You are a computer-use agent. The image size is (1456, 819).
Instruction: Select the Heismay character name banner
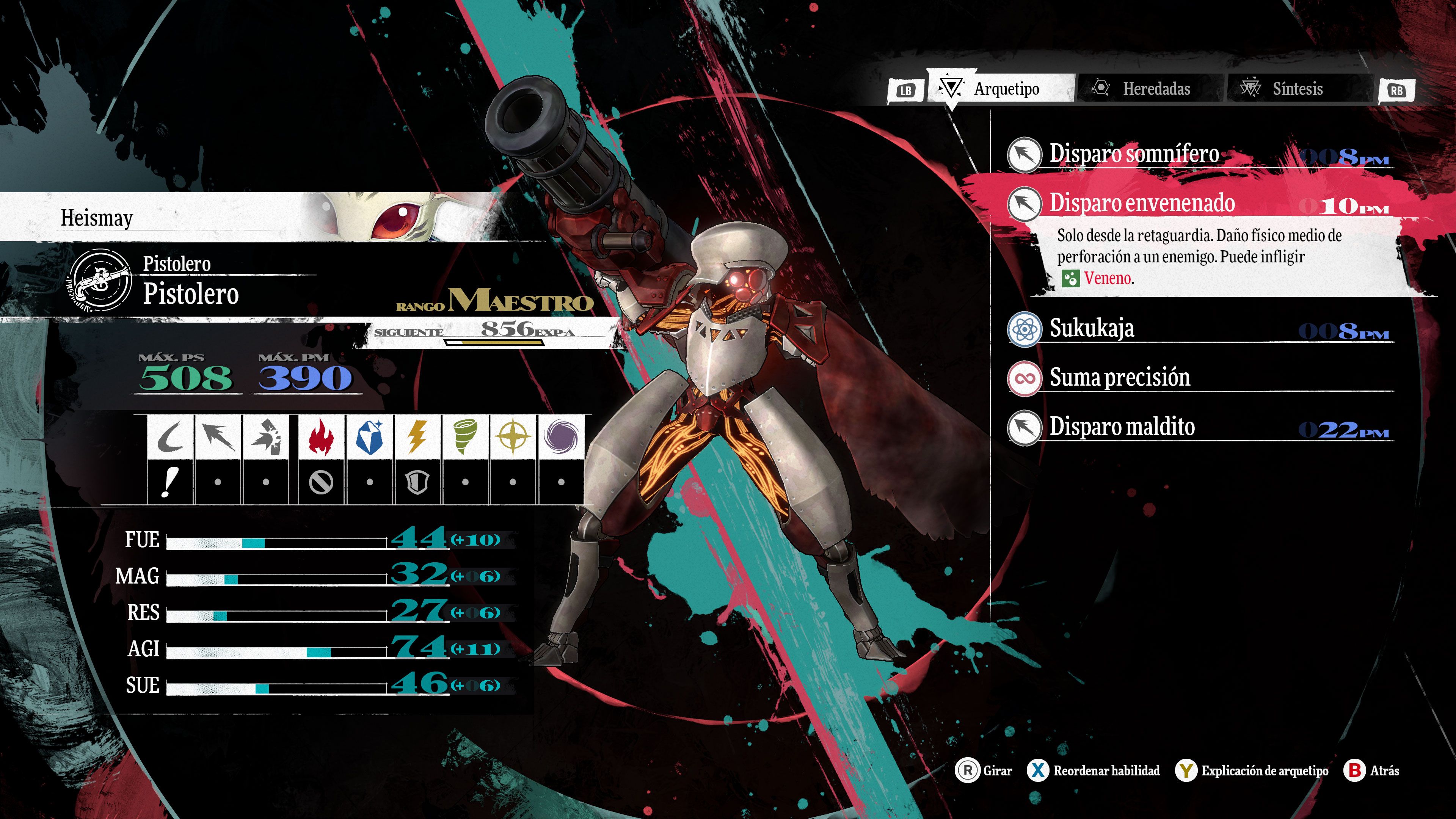click(97, 218)
